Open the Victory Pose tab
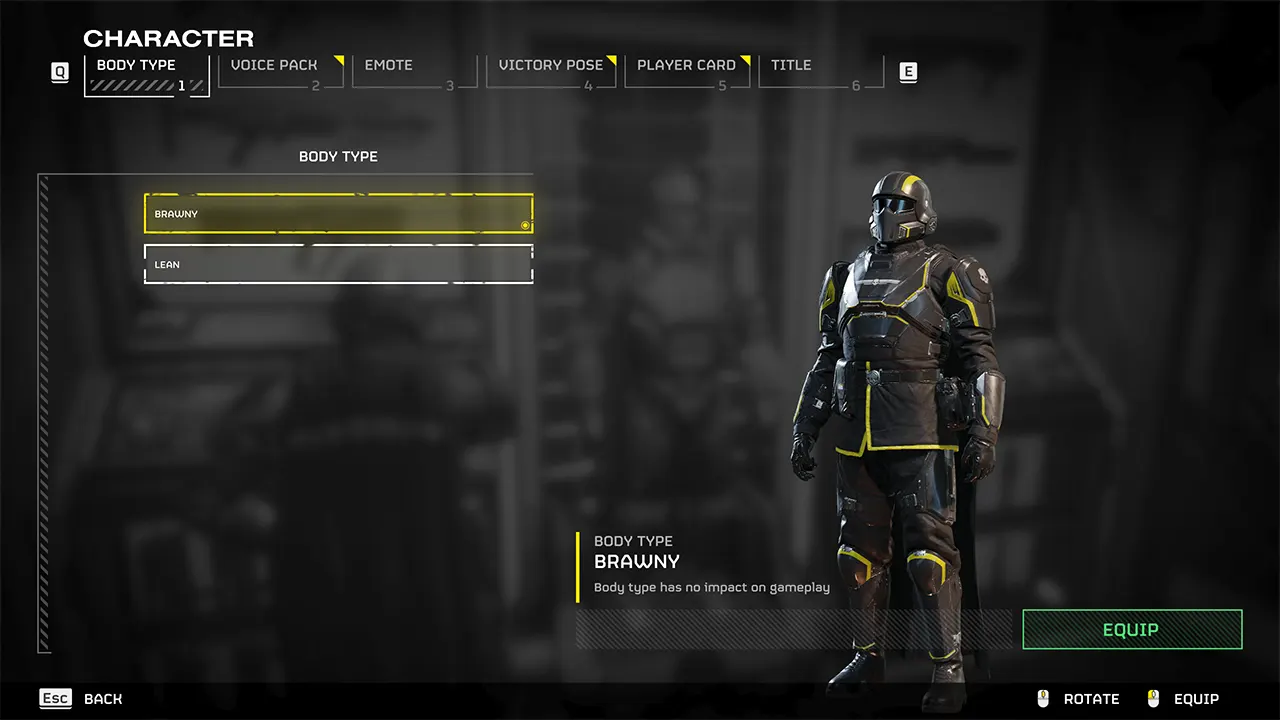Viewport: 1280px width, 720px height. point(551,65)
